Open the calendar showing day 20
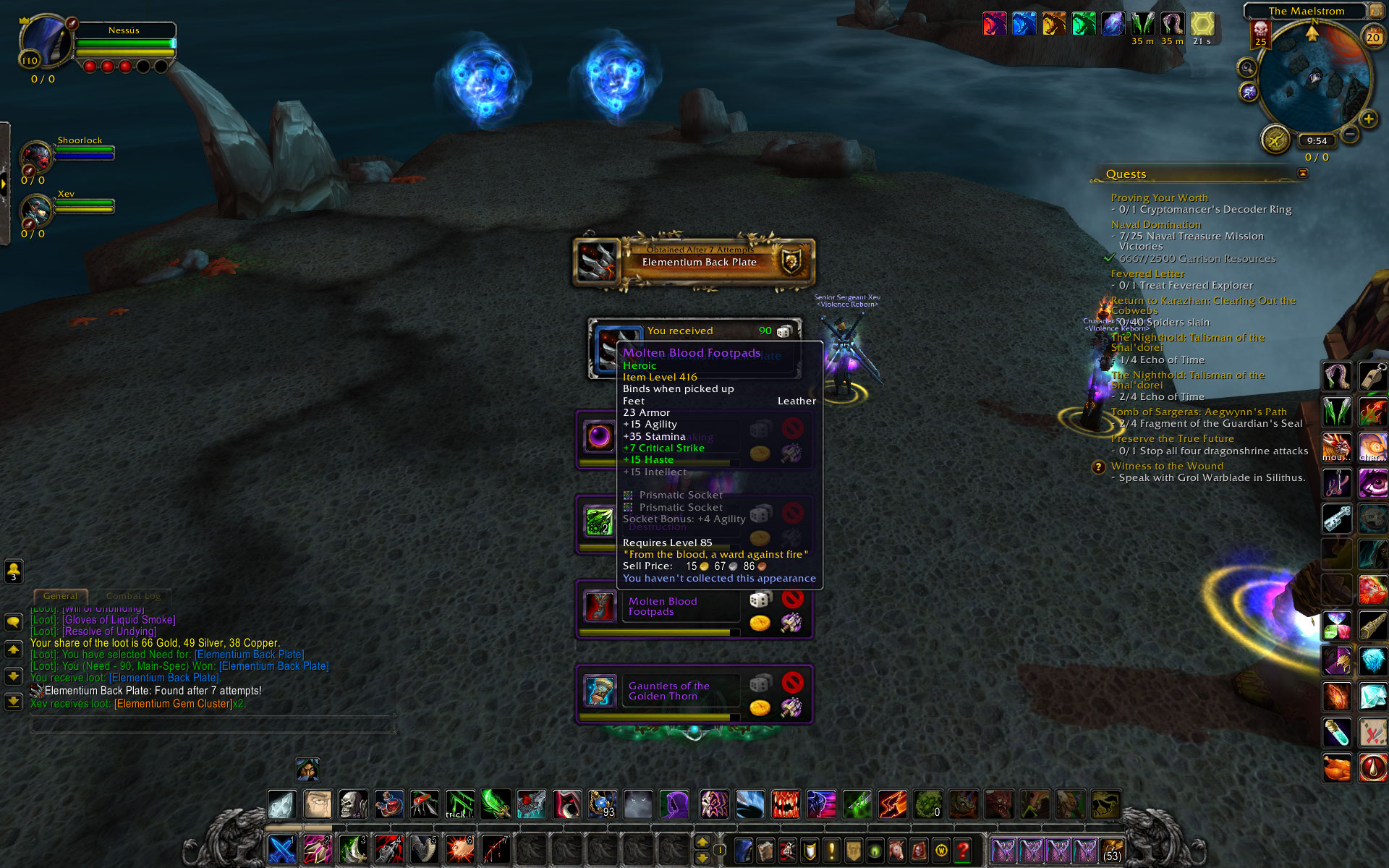The image size is (1389, 868). pyautogui.click(x=1372, y=37)
